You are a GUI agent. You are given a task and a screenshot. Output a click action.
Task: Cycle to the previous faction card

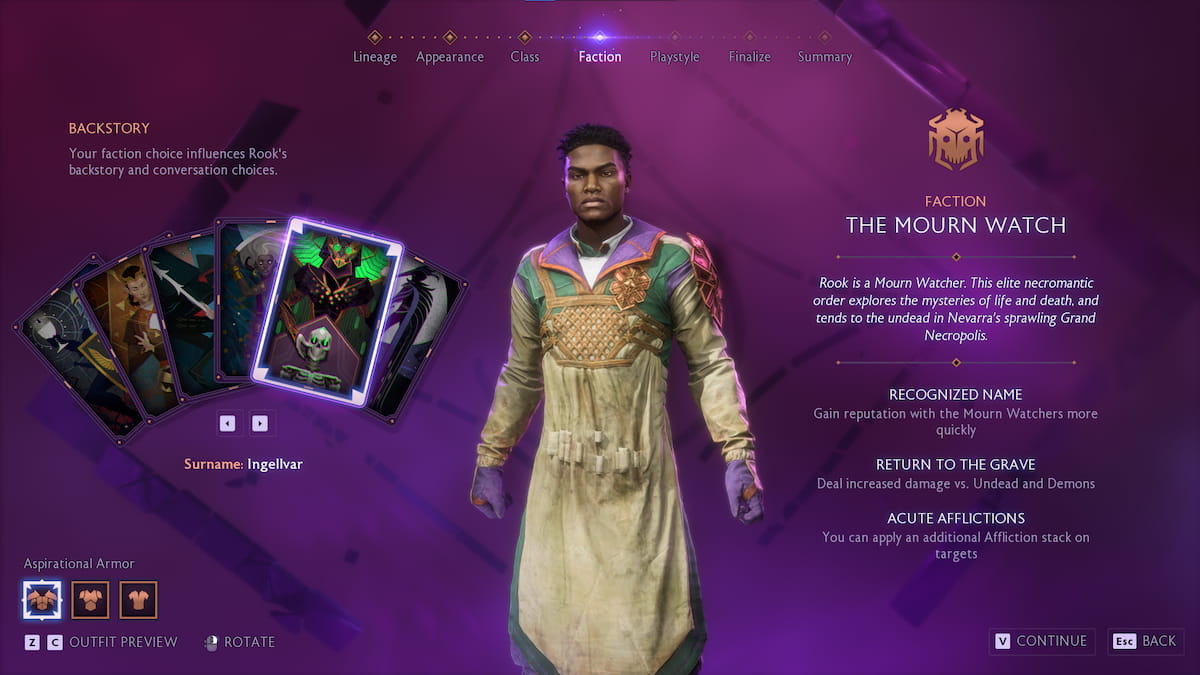point(227,423)
